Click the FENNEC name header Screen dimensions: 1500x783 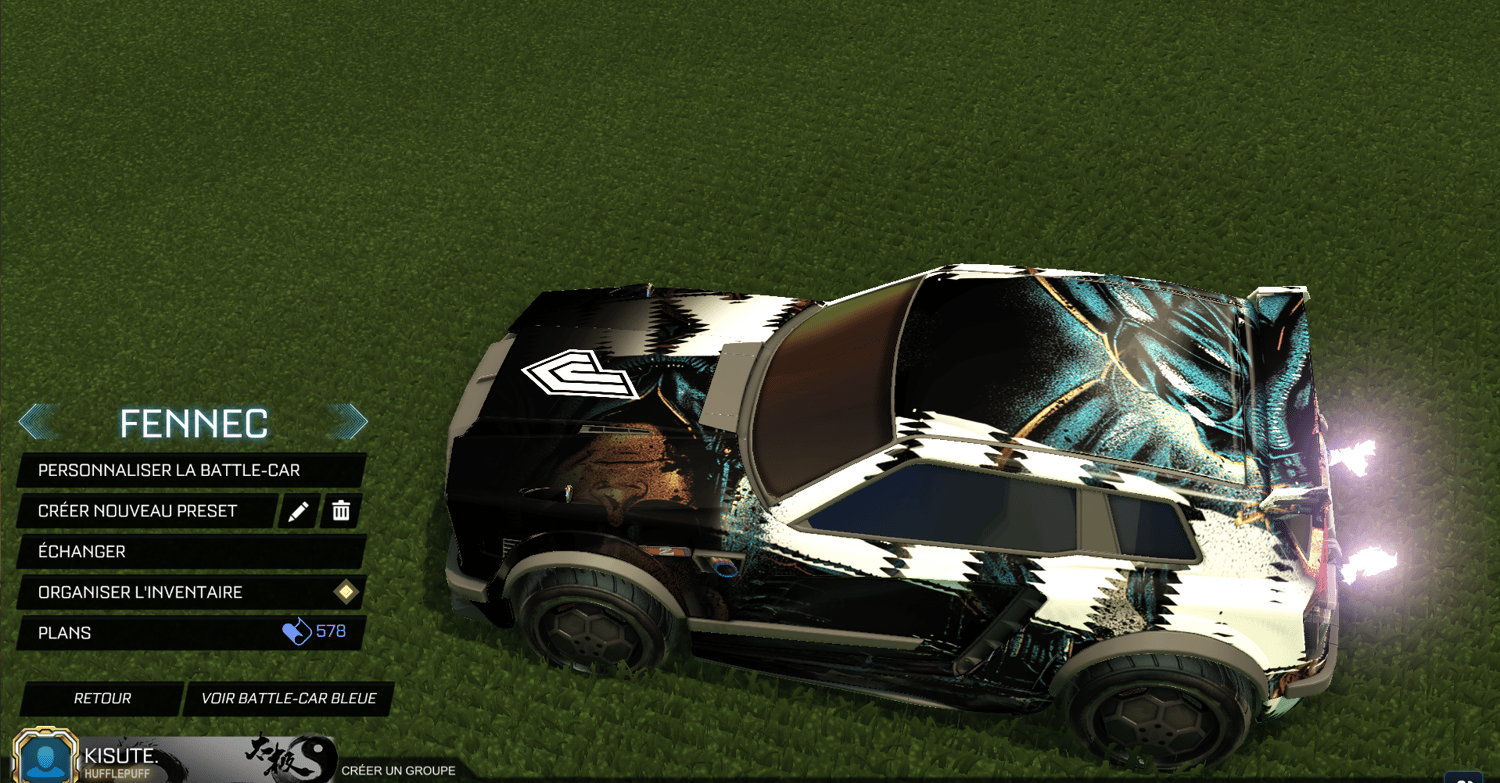(x=194, y=423)
